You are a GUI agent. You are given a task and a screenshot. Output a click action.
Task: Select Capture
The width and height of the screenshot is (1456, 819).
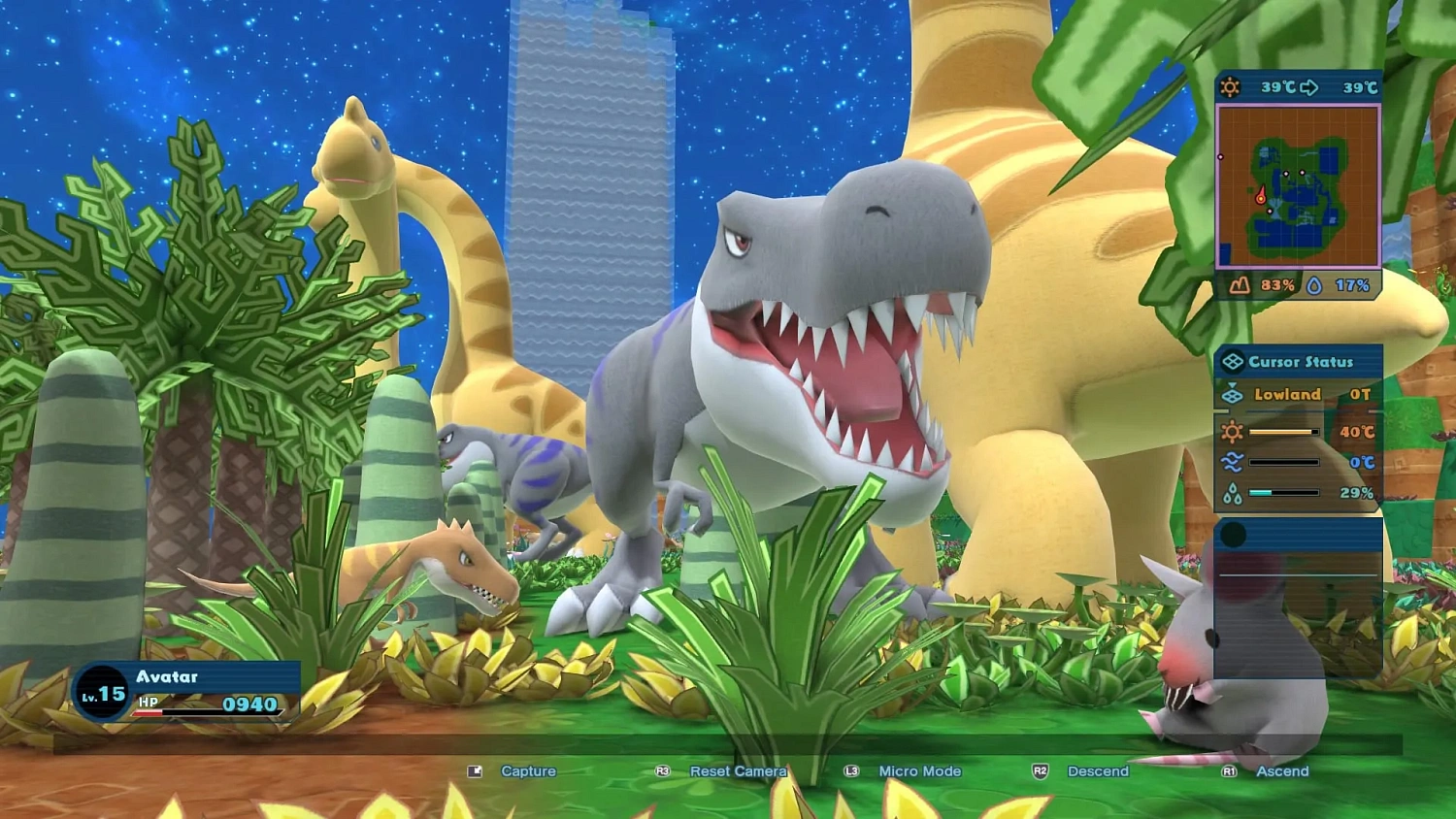tap(528, 771)
